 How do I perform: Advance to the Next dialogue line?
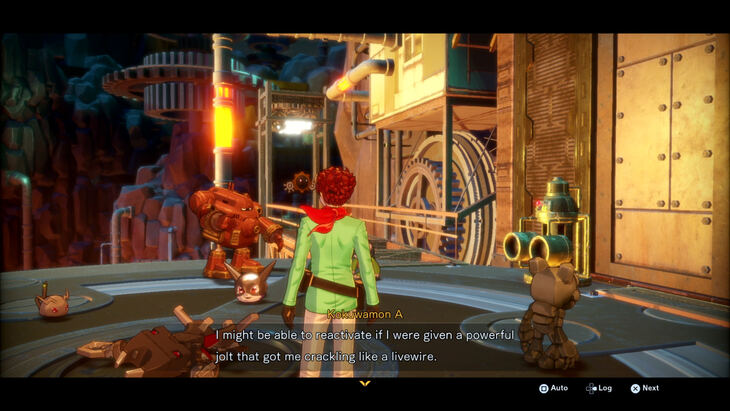[644, 388]
